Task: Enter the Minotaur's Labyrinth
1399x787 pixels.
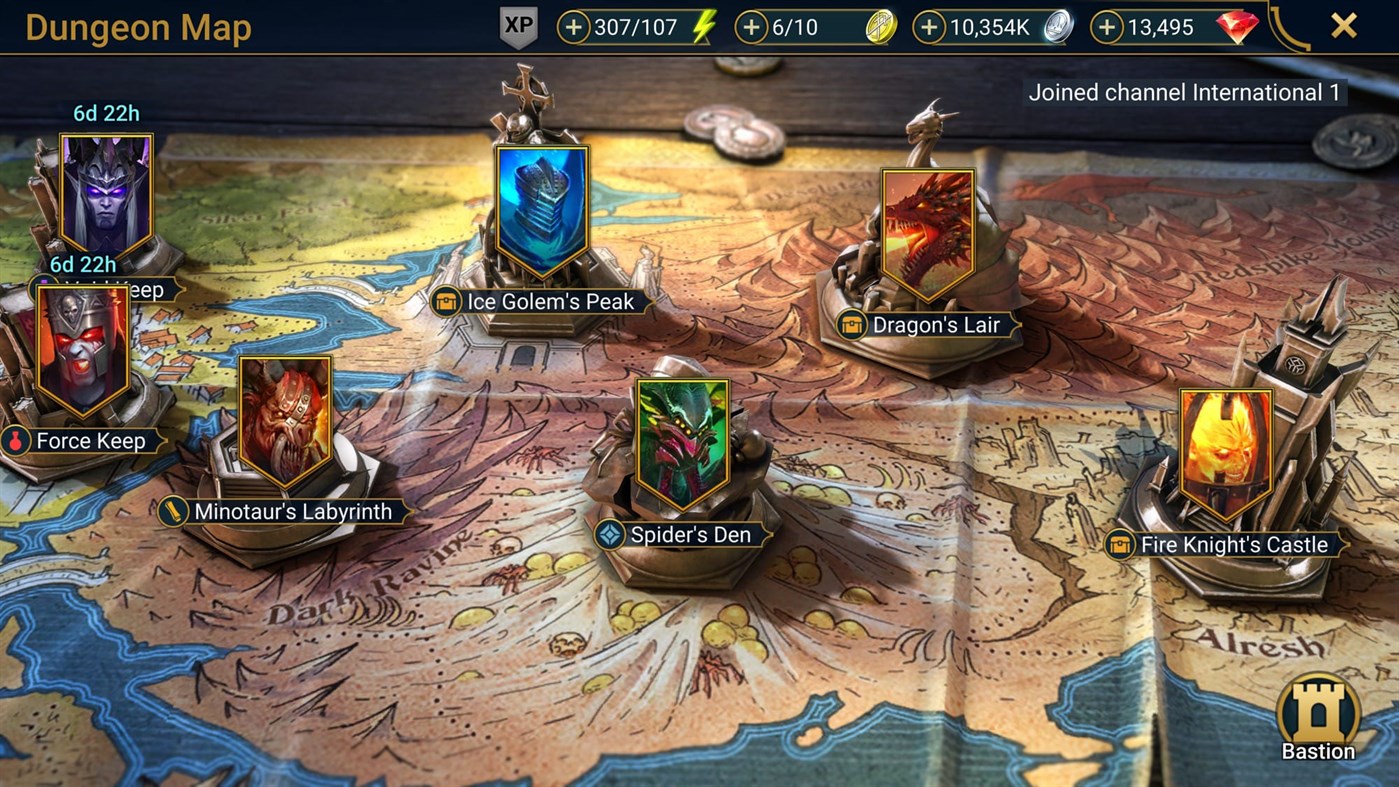Action: [x=285, y=420]
